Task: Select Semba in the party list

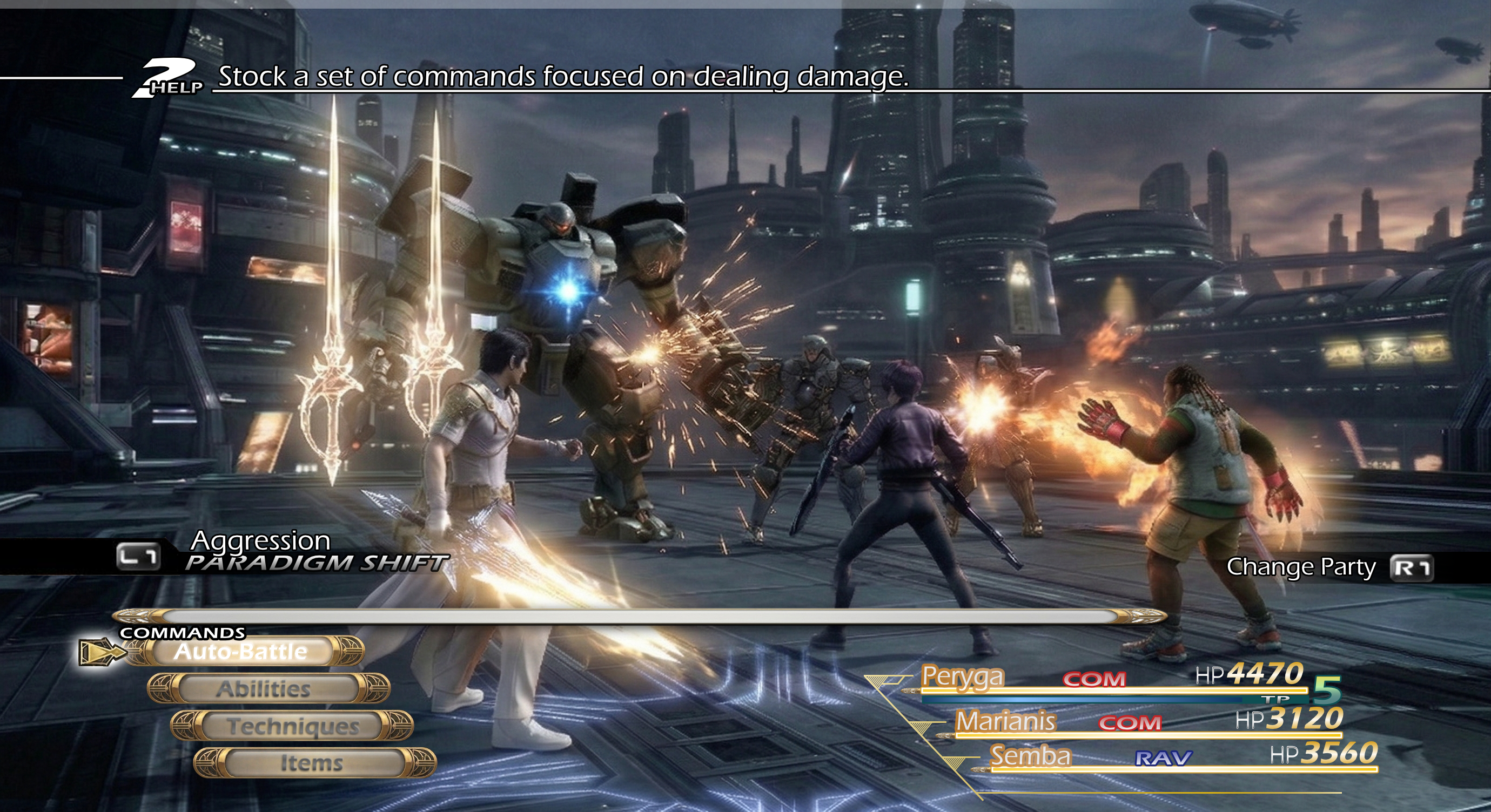Action: (x=1030, y=756)
